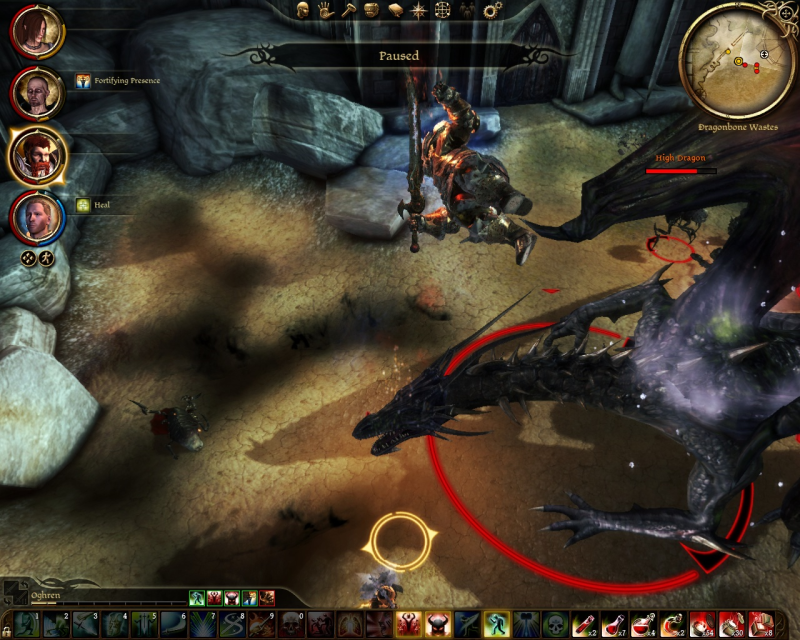Screen dimensions: 800x640
Task: Use the large red flask with x4
Action: 644,625
